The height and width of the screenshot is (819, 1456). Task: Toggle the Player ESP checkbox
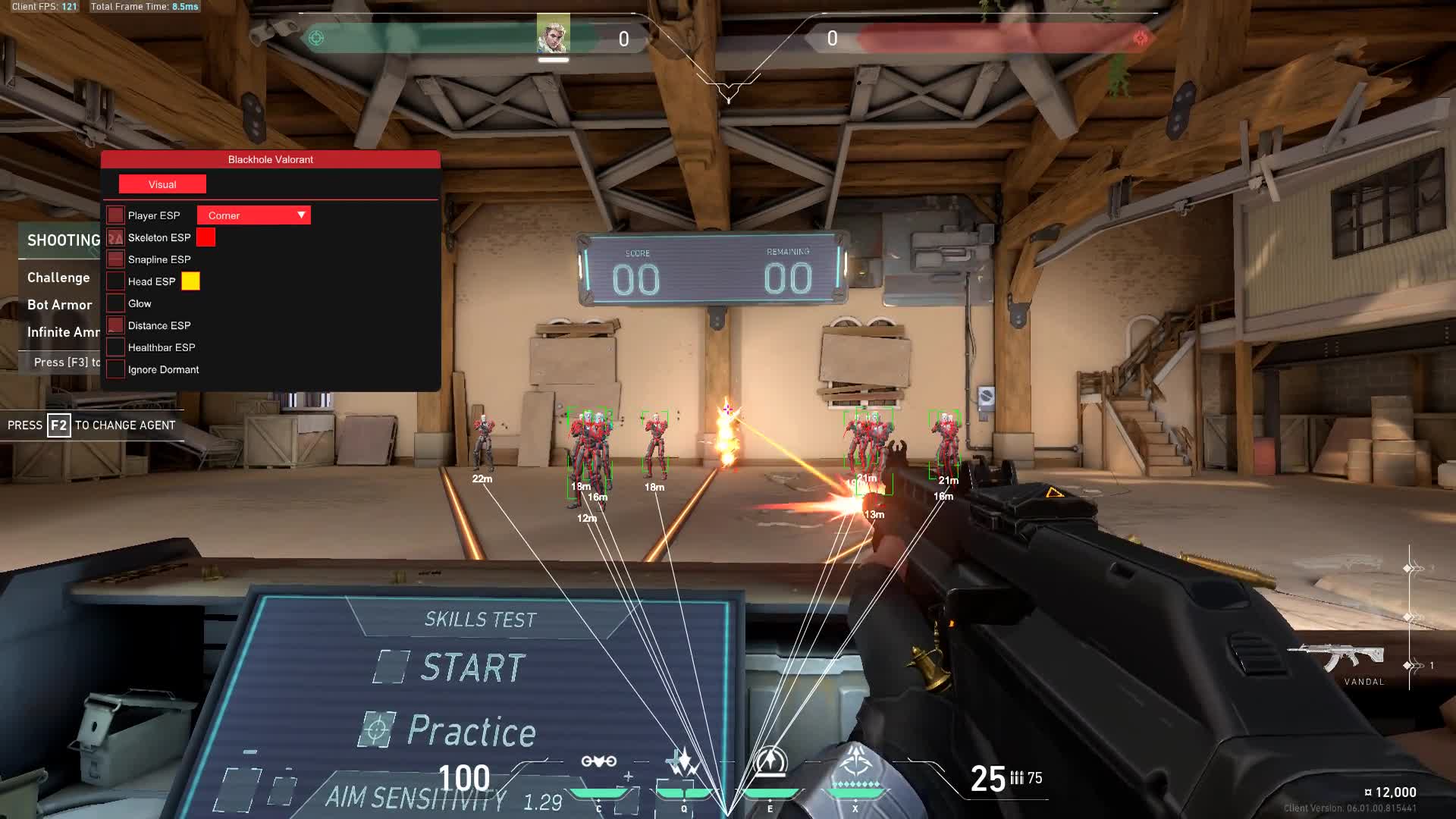pos(115,215)
